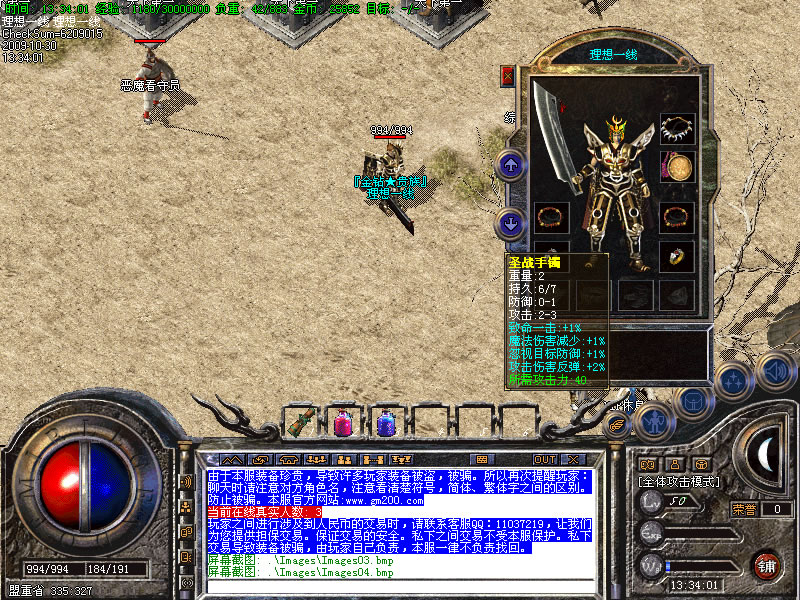Click the winged boot icon button
This screenshot has height=600, width=800.
(x=617, y=424)
